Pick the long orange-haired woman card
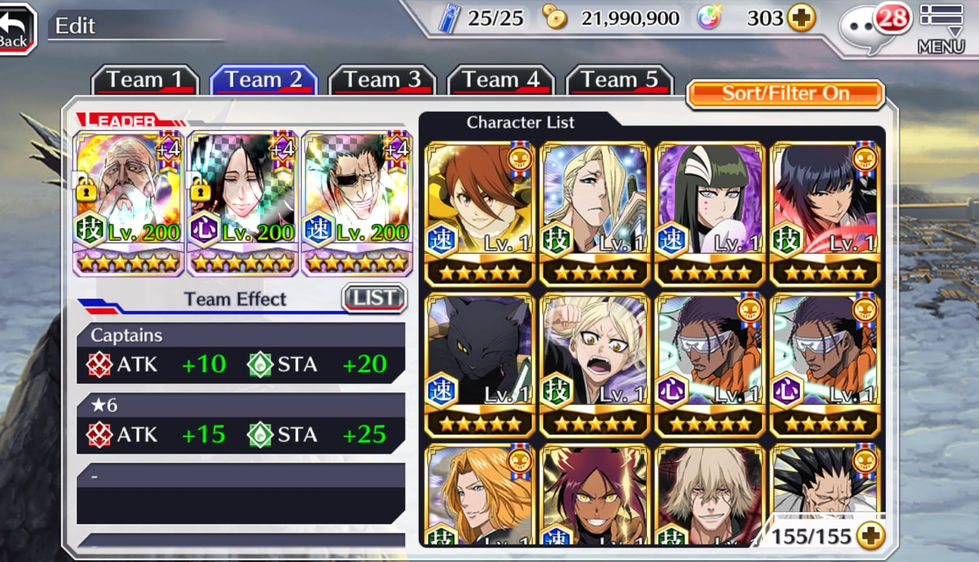This screenshot has height=562, width=979. pos(480,497)
